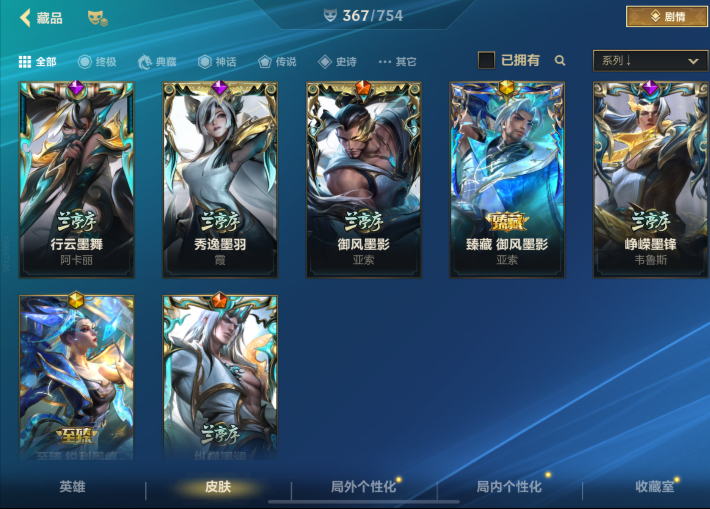Image resolution: width=710 pixels, height=509 pixels.
Task: Choose the 臻藏 御风墨影 亚索 card
Action: point(507,179)
